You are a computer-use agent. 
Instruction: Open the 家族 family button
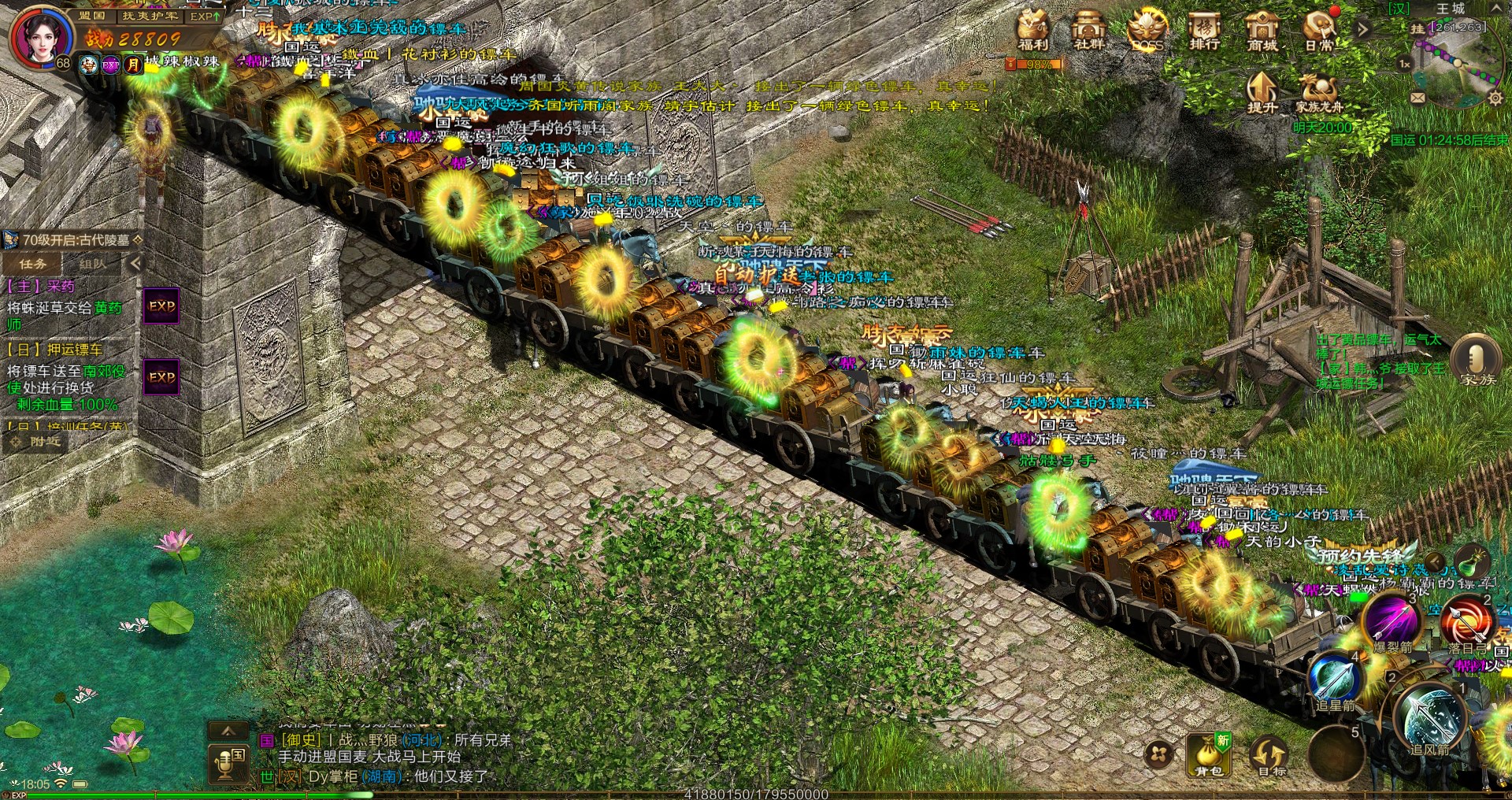[1477, 361]
